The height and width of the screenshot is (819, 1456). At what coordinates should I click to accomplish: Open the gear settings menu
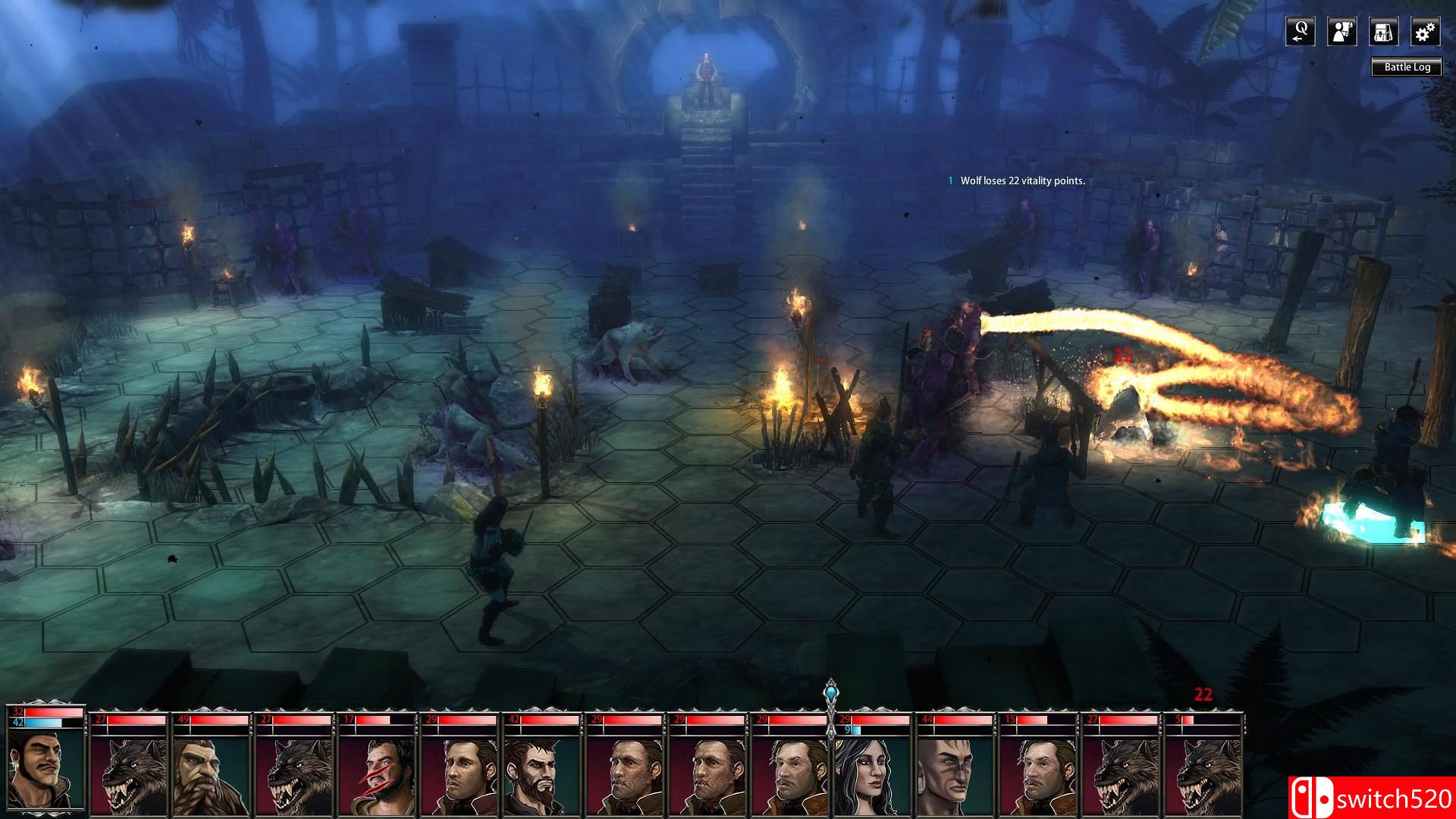pyautogui.click(x=1425, y=32)
